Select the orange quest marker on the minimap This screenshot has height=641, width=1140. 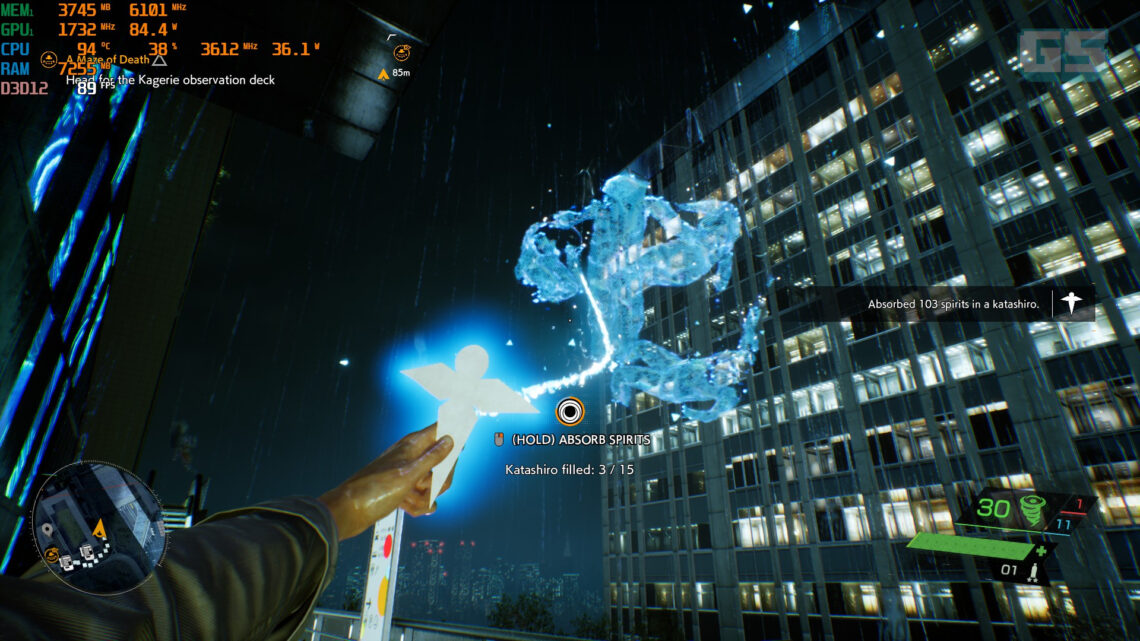51,553
